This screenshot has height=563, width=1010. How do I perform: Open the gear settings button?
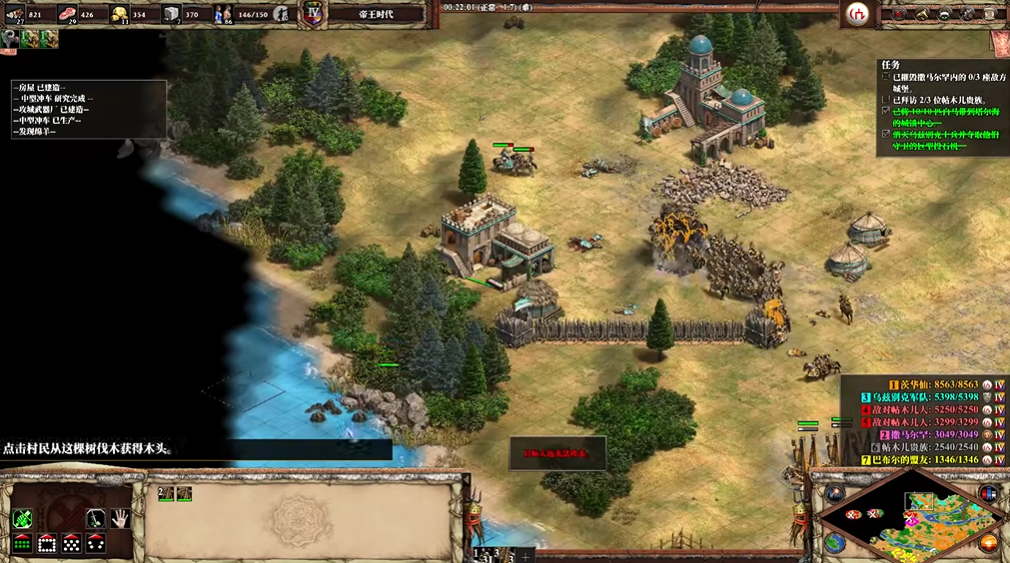(968, 14)
